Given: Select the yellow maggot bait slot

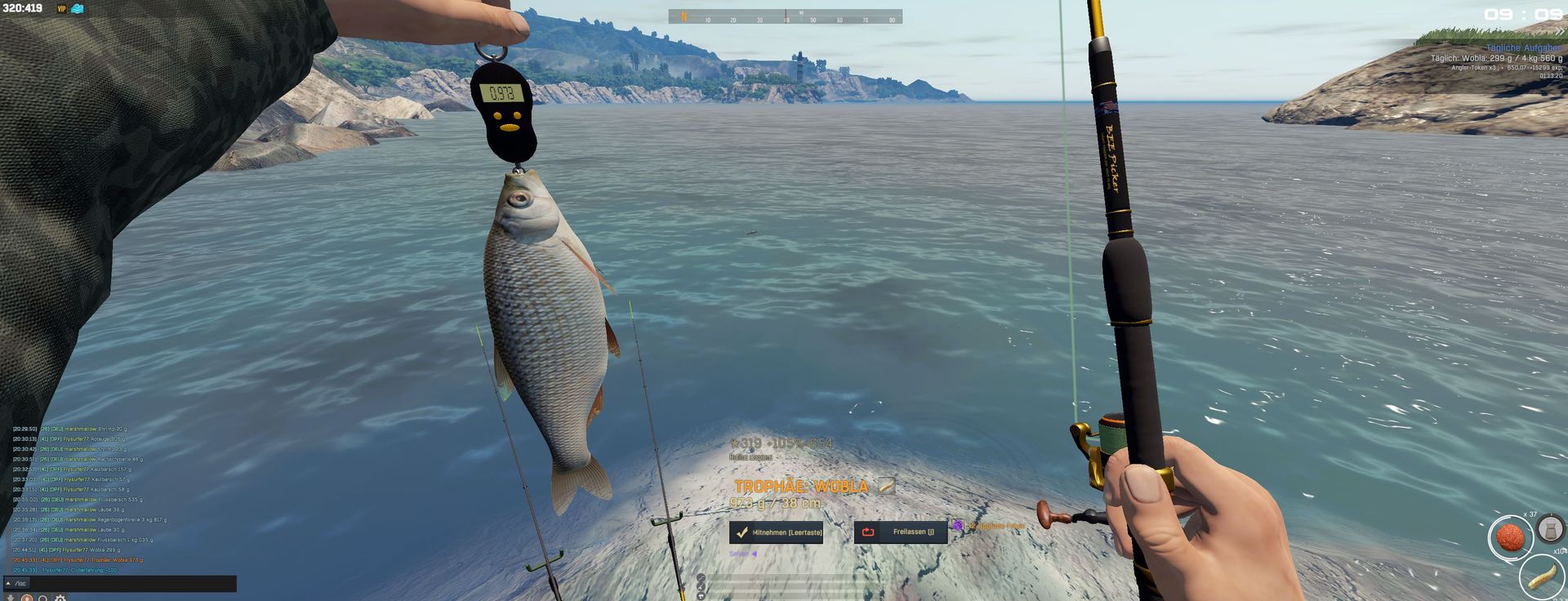Looking at the screenshot, I should click(x=1540, y=576).
